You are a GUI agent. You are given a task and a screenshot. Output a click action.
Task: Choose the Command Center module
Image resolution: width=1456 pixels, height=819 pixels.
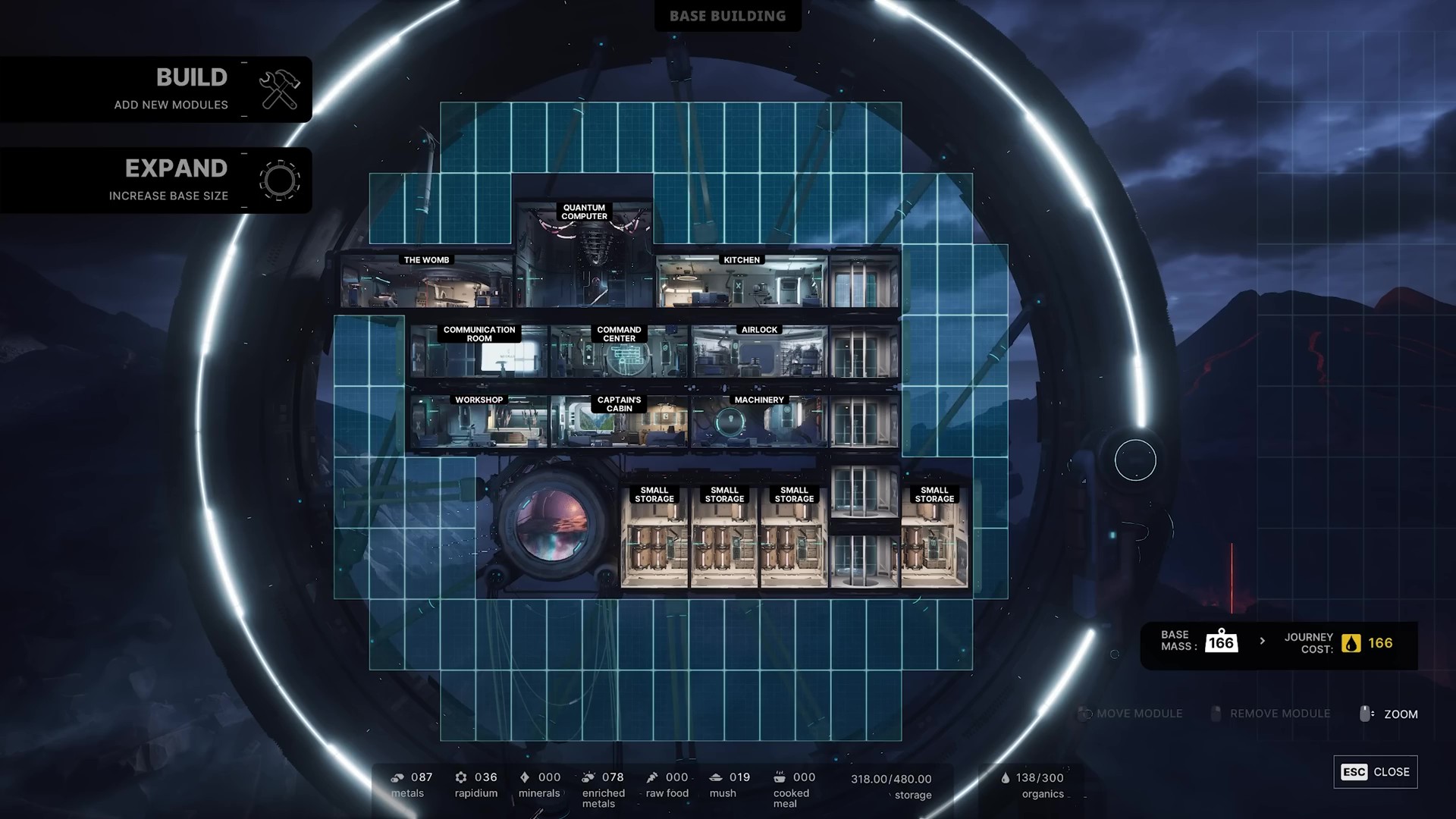[x=619, y=354]
